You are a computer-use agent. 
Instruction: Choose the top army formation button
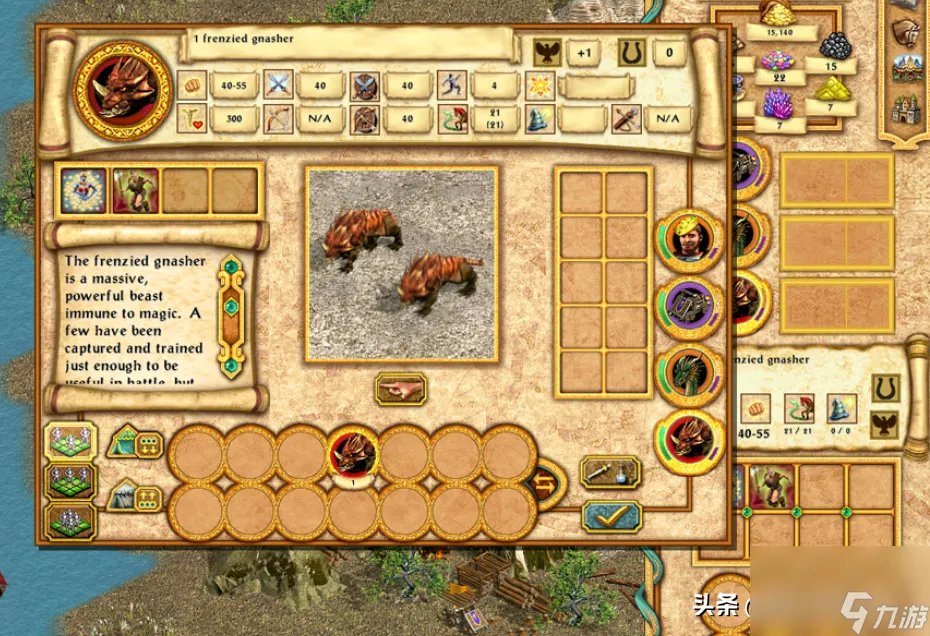pos(70,441)
